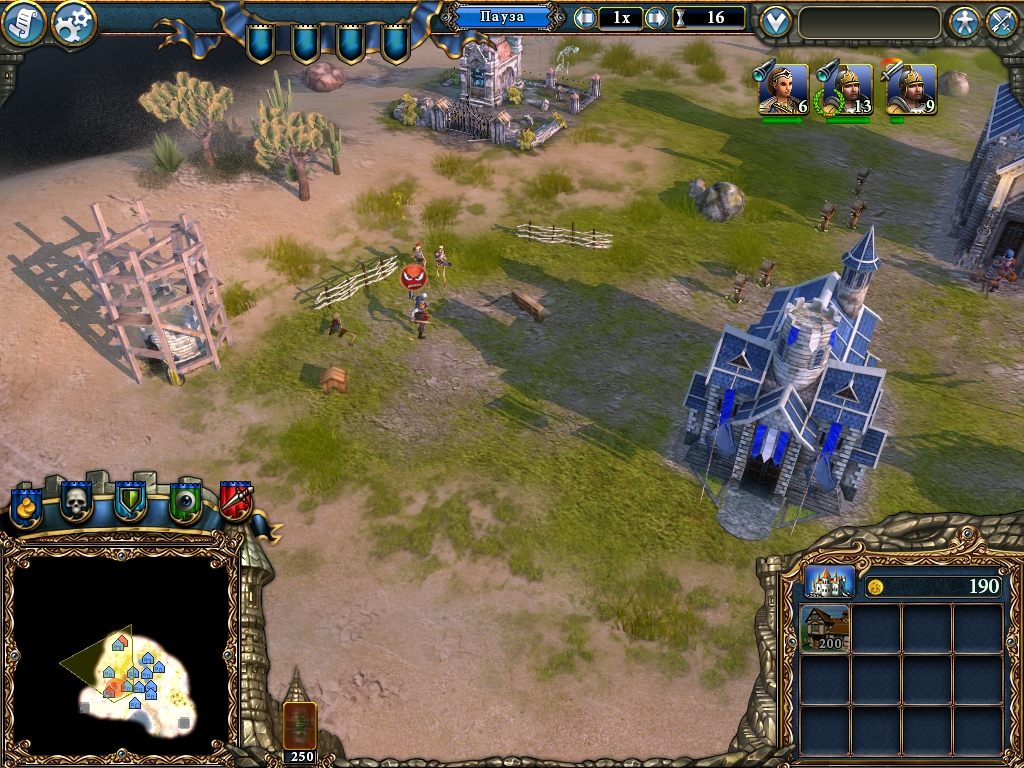
Task: Place a skull attack flag
Action: (x=77, y=500)
